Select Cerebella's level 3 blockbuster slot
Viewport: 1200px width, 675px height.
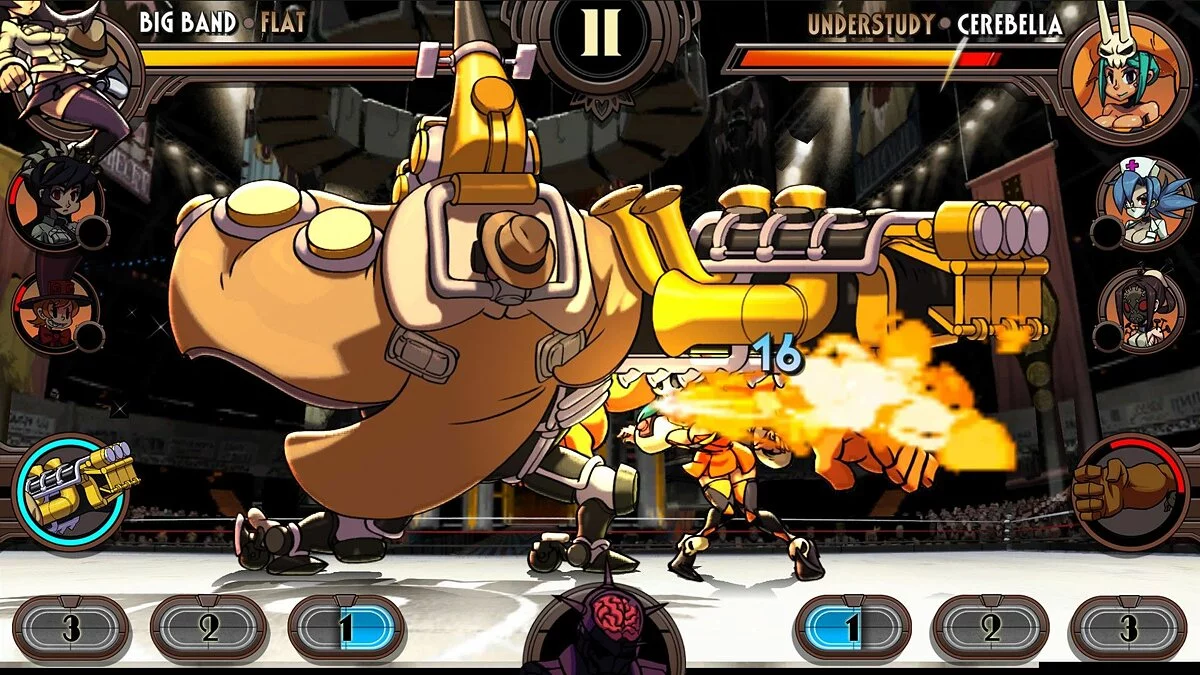click(1128, 628)
